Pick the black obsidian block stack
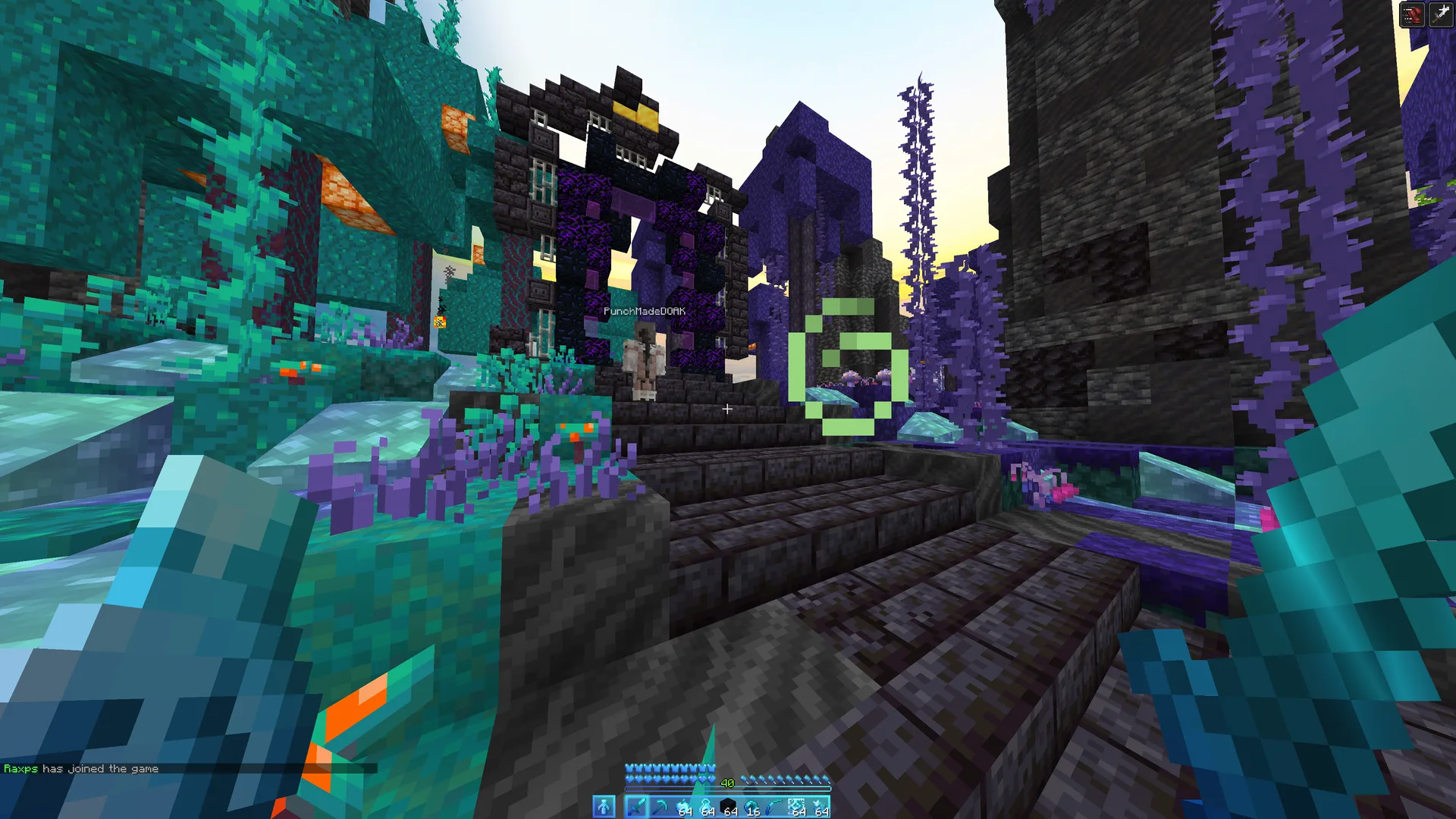This screenshot has height=819, width=1456. coord(728,807)
